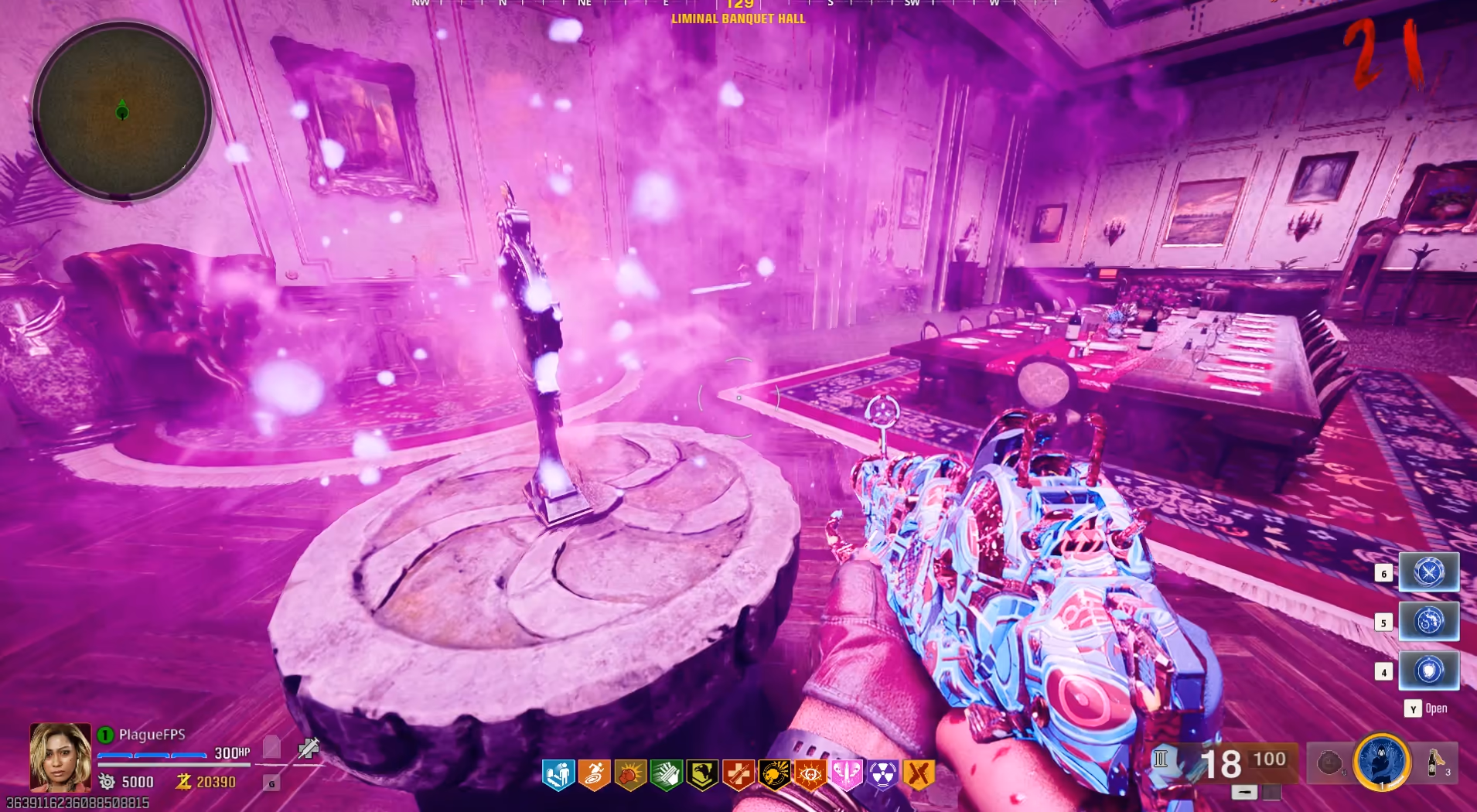Click the circular minimap
Viewport: 1477px width, 812px height.
coord(121,111)
